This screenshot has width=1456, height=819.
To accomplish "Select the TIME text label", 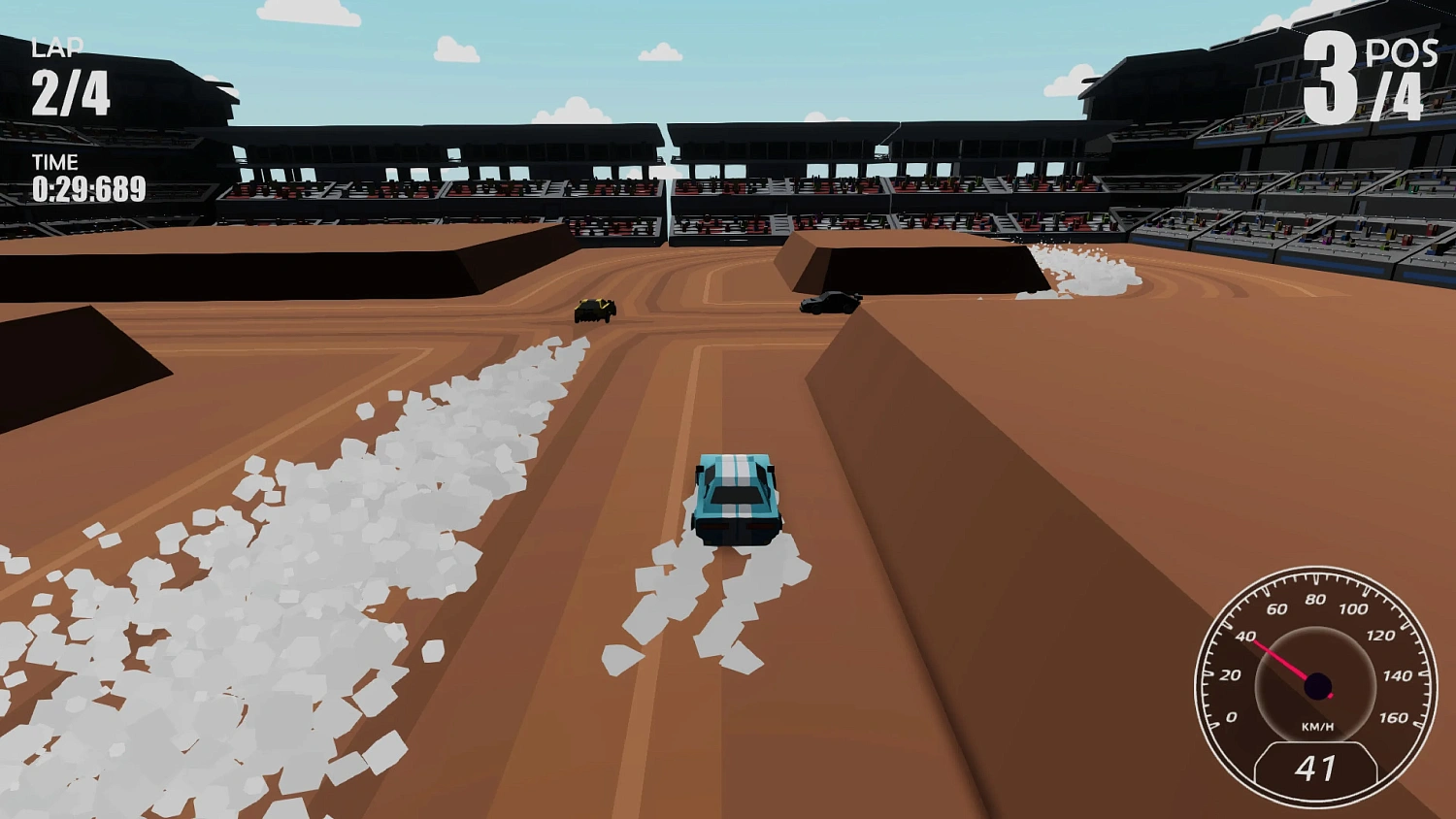I will pos(56,162).
